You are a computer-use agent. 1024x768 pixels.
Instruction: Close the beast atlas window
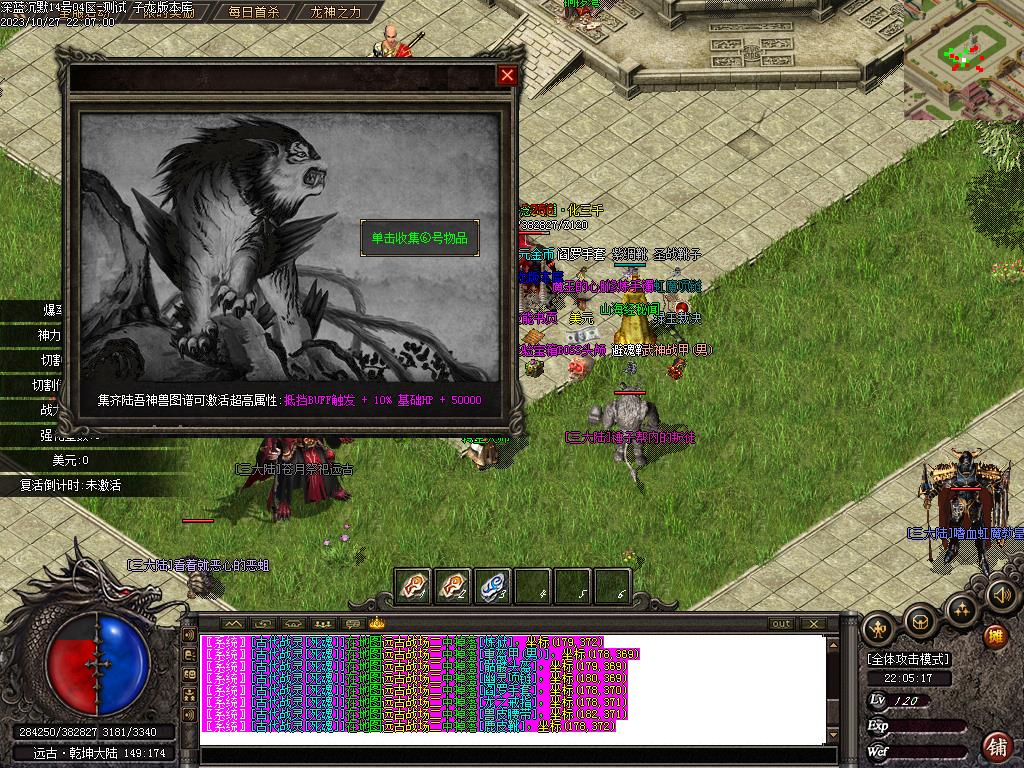507,75
